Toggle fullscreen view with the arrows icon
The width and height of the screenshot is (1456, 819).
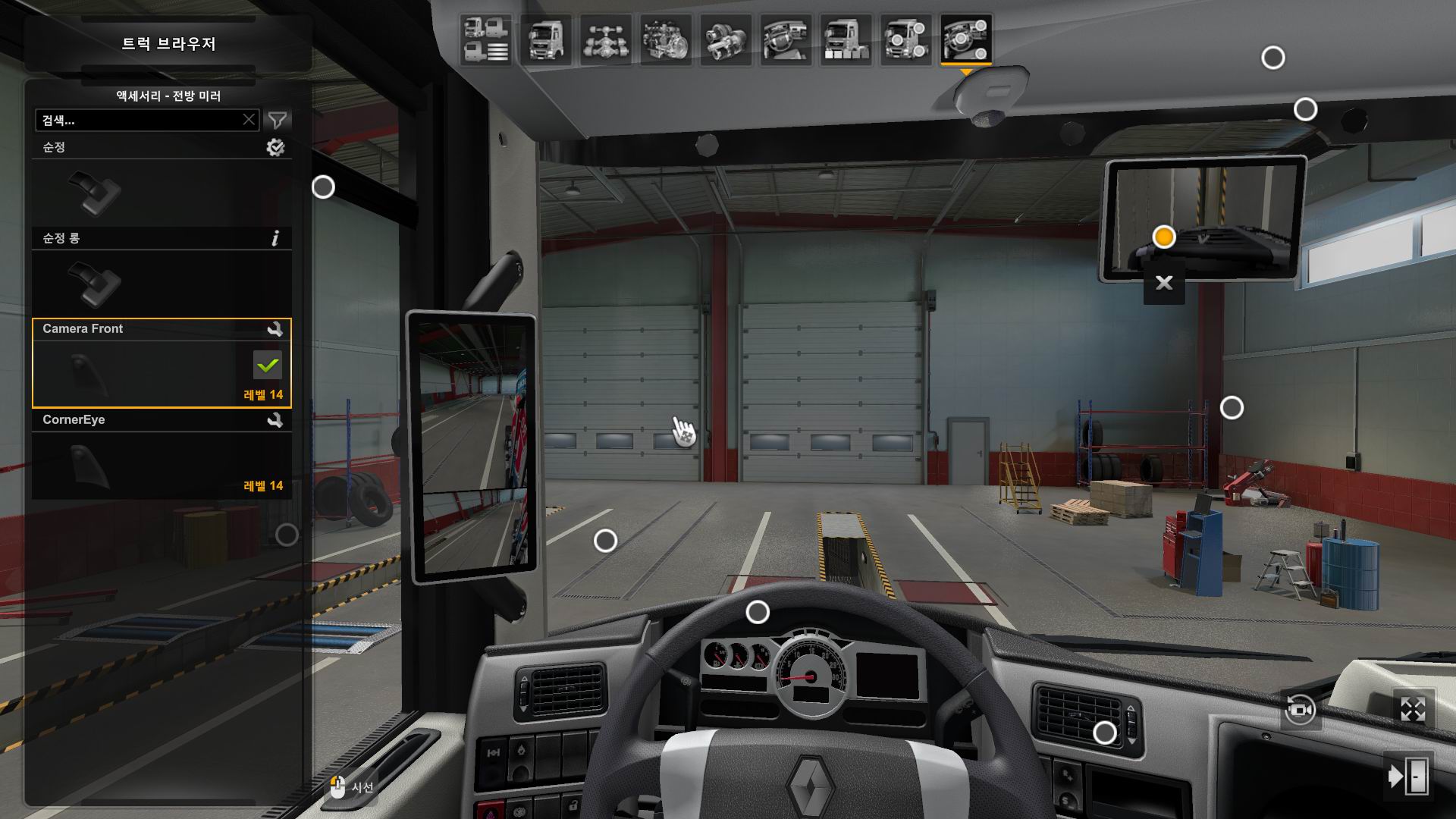[x=1413, y=710]
